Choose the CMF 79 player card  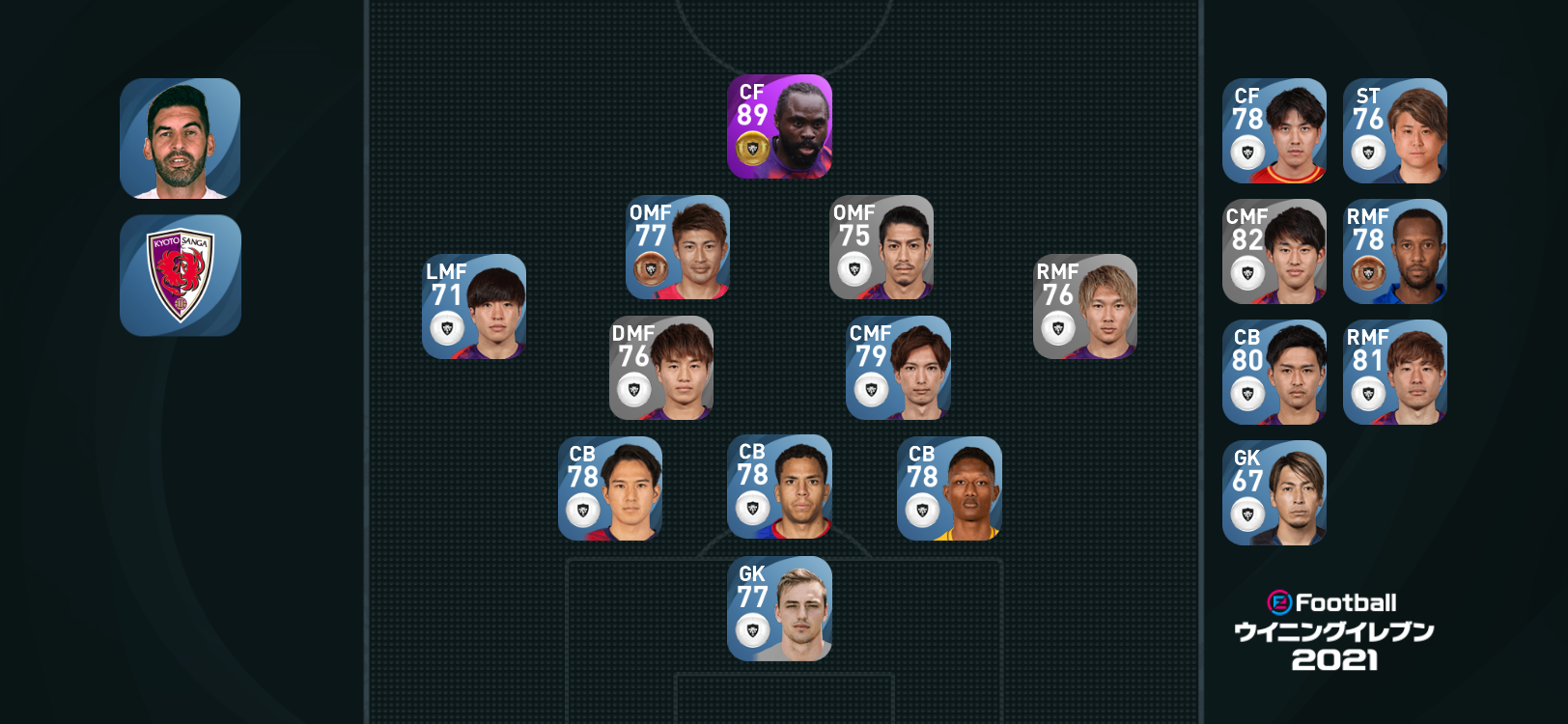(898, 368)
